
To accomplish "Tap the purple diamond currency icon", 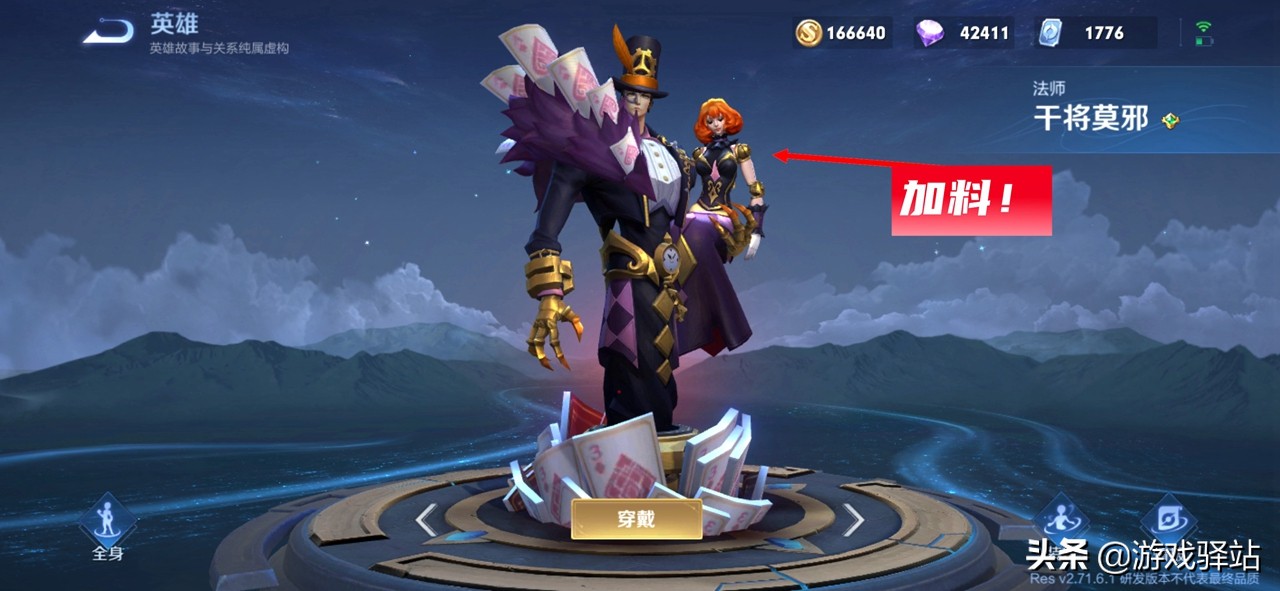I will pyautogui.click(x=928, y=33).
